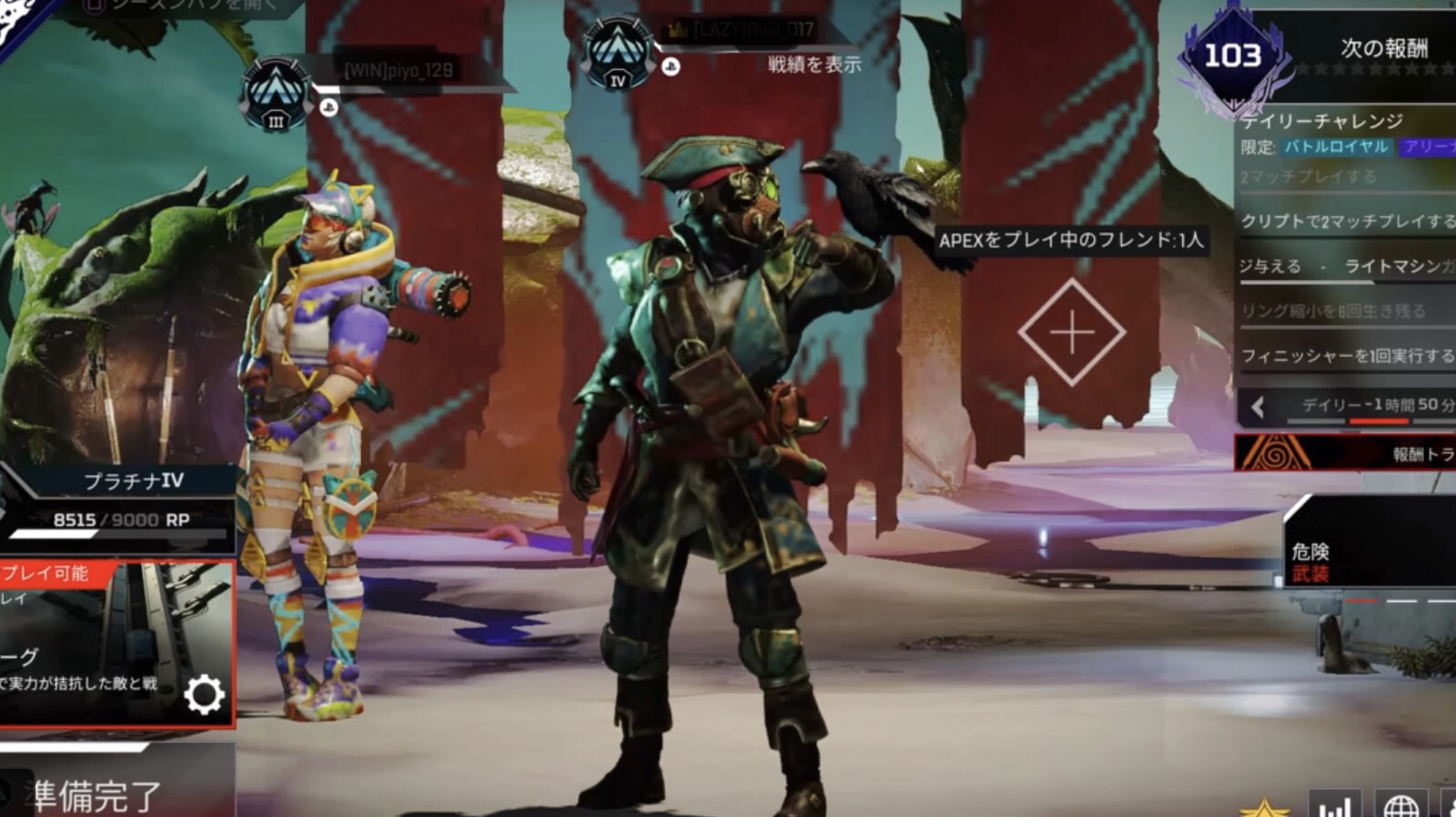Viewport: 1456px width, 817px height.
Task: Invite a friend using the plus diamond slot
Action: coord(1071,332)
